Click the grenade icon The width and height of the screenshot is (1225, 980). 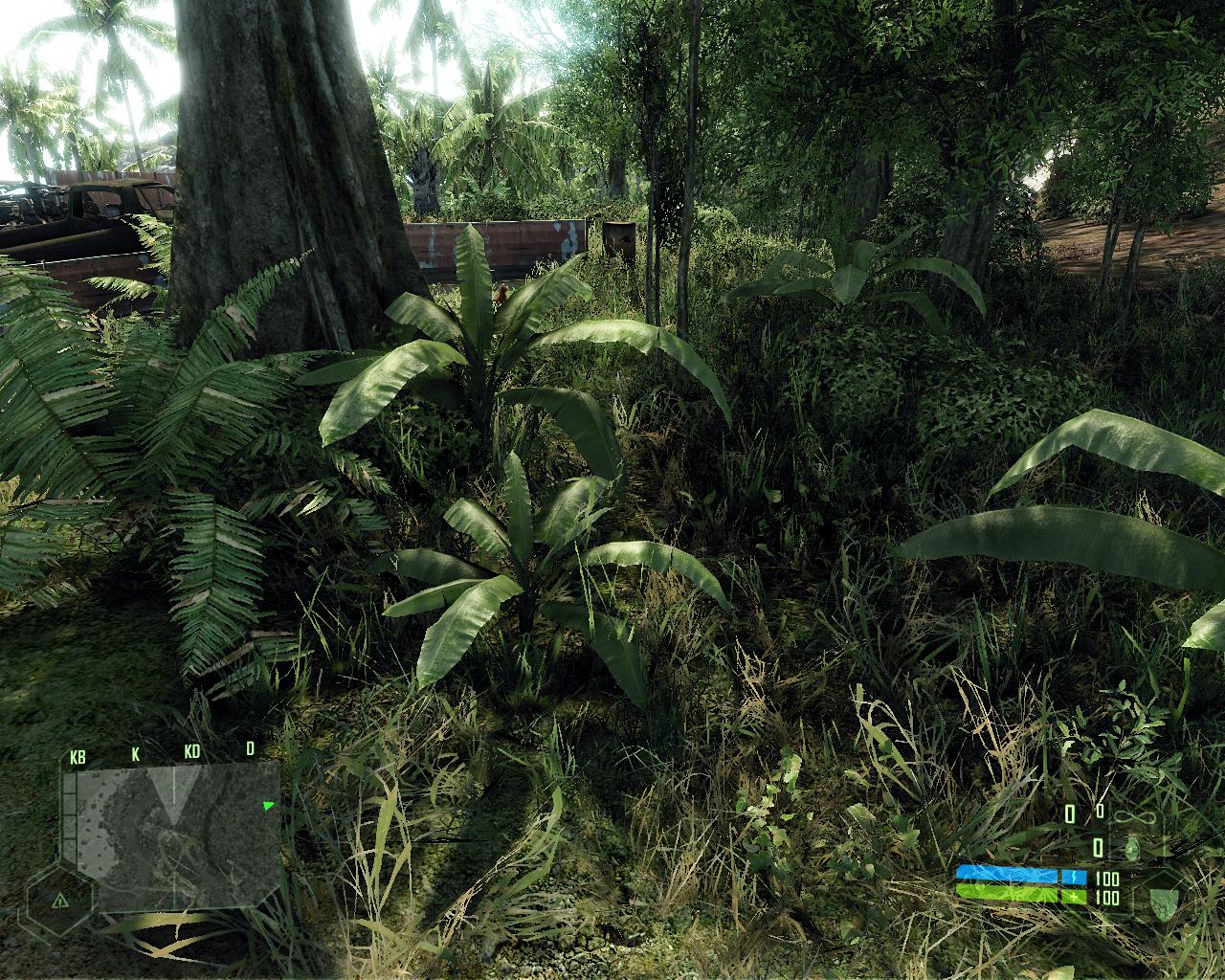1132,848
